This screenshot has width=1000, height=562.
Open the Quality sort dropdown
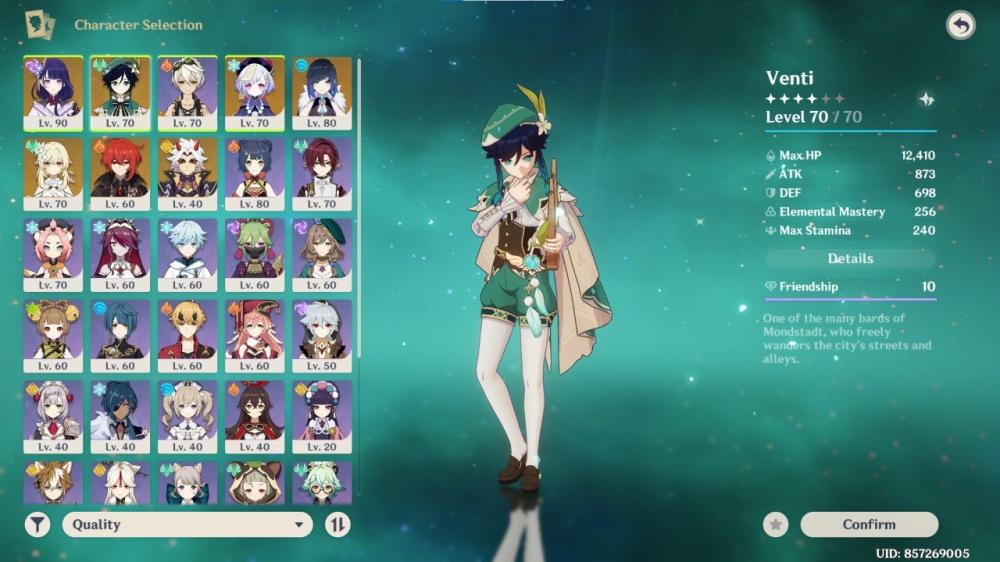[187, 524]
